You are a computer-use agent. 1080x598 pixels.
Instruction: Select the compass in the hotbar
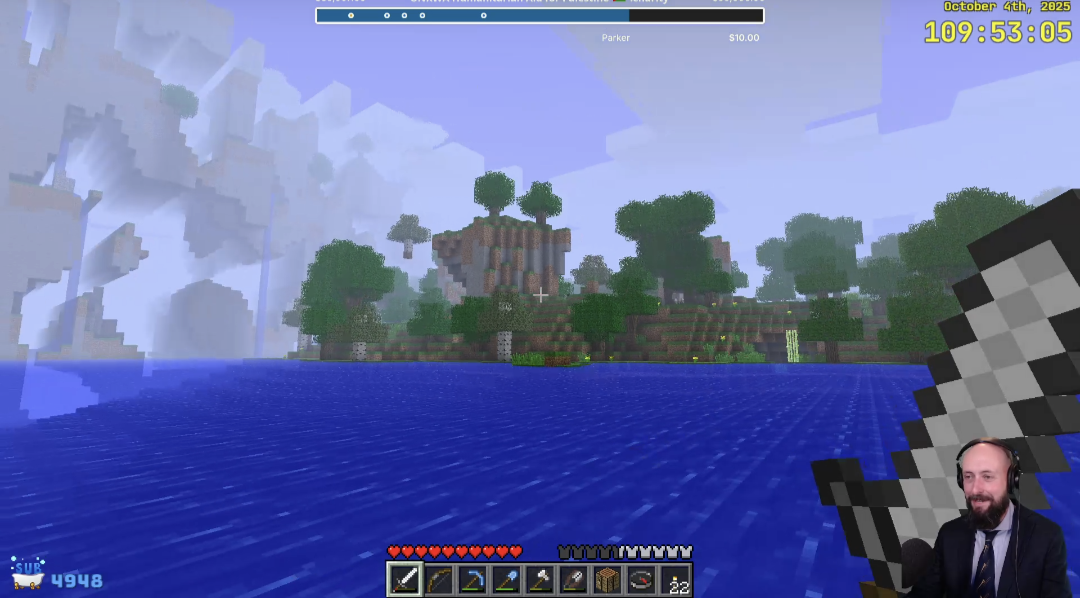click(641, 580)
